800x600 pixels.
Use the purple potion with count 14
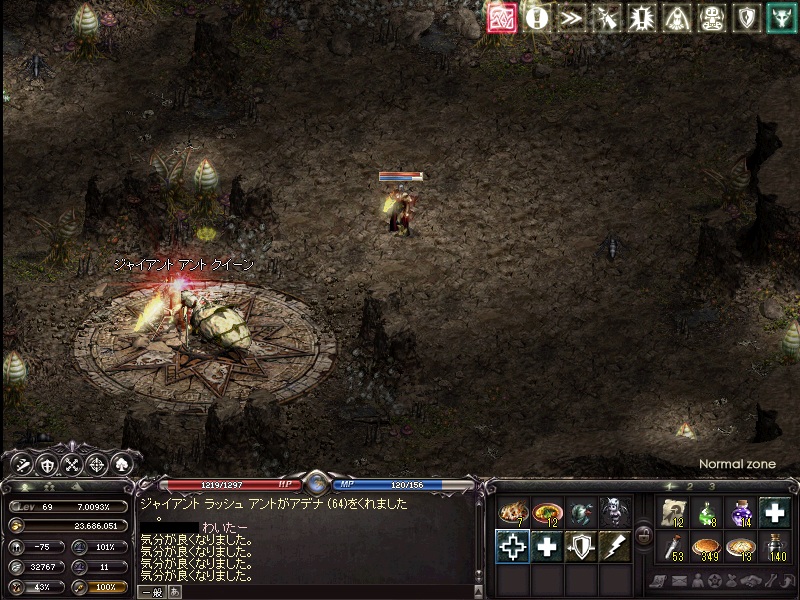pyautogui.click(x=740, y=513)
